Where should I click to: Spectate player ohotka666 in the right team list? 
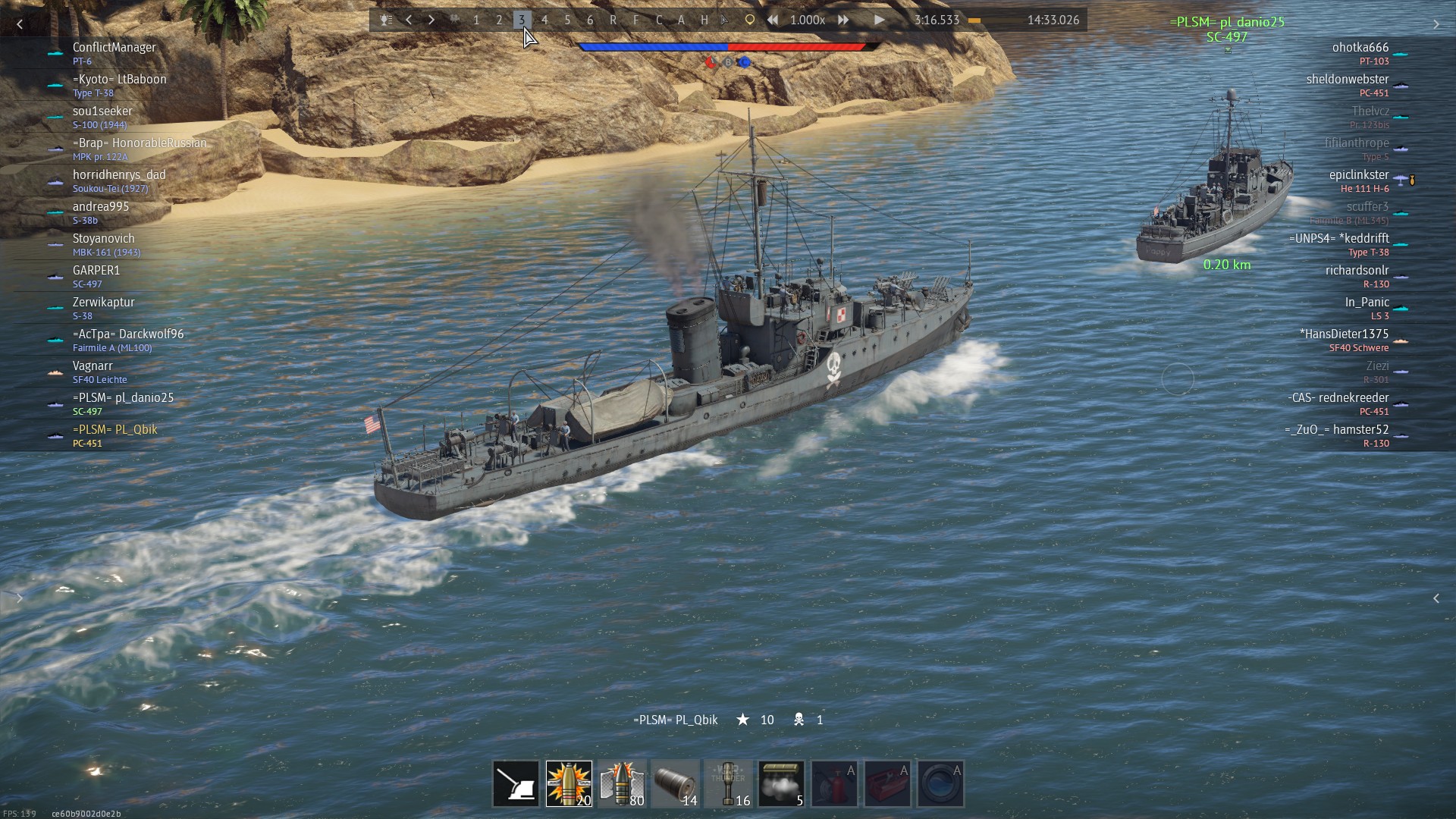[1360, 48]
